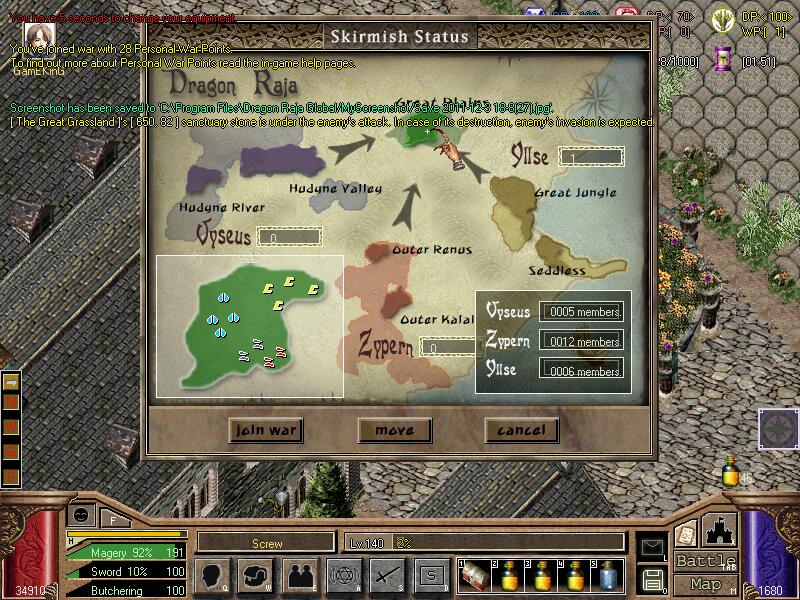
Task: Select the treasure chest in quick slot 1
Action: click(x=472, y=575)
